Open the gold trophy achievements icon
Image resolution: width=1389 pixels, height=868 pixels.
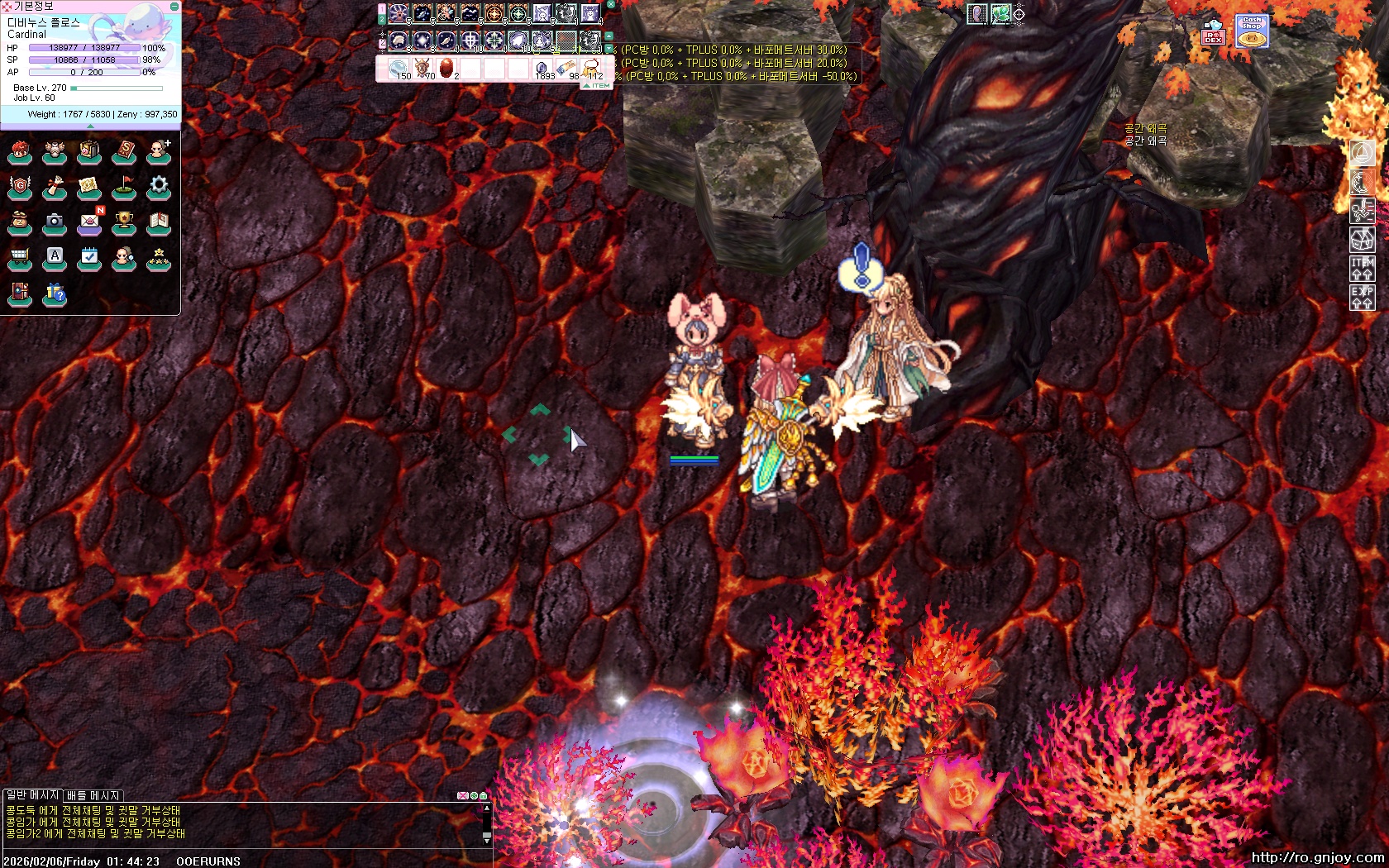(123, 222)
